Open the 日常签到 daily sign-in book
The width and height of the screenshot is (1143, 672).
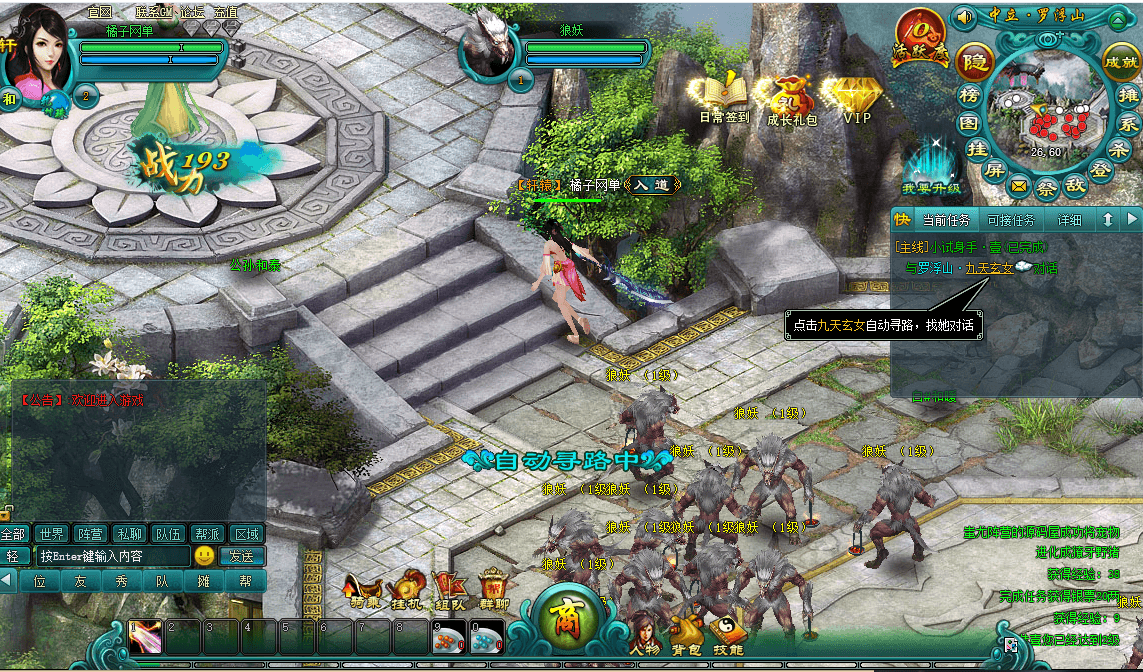point(723,95)
